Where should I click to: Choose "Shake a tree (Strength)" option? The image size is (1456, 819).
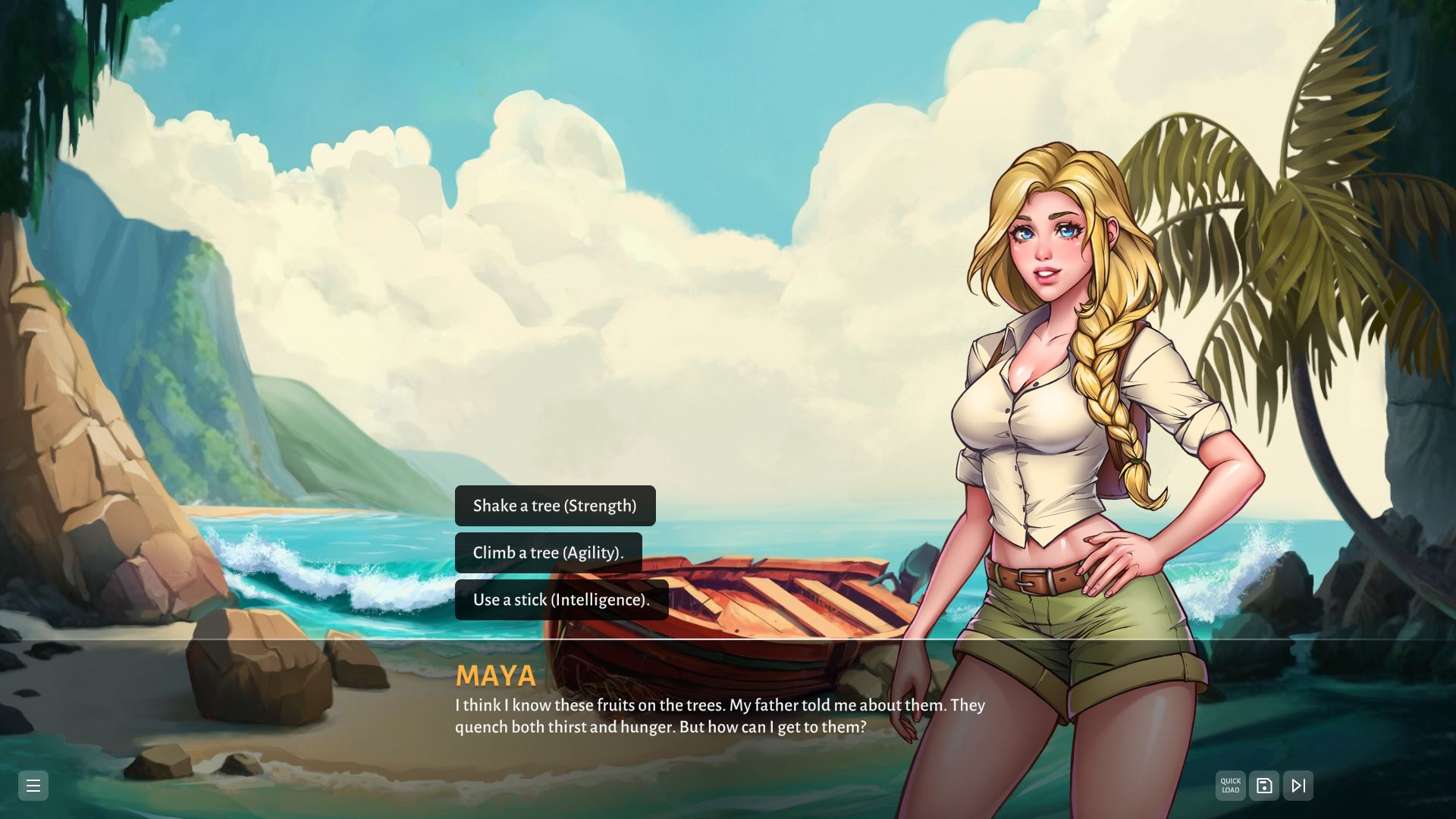[554, 506]
